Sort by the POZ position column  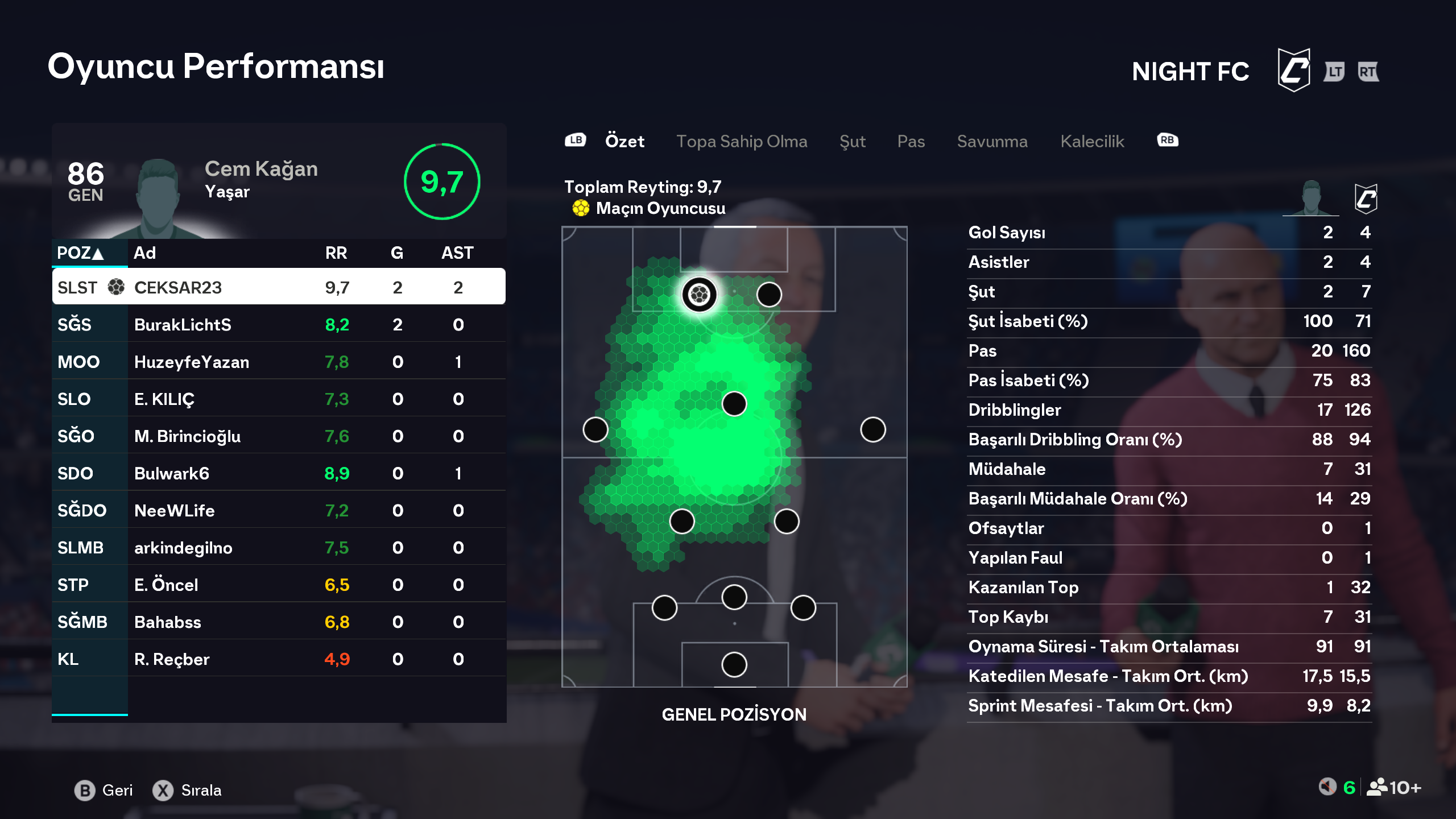81,253
